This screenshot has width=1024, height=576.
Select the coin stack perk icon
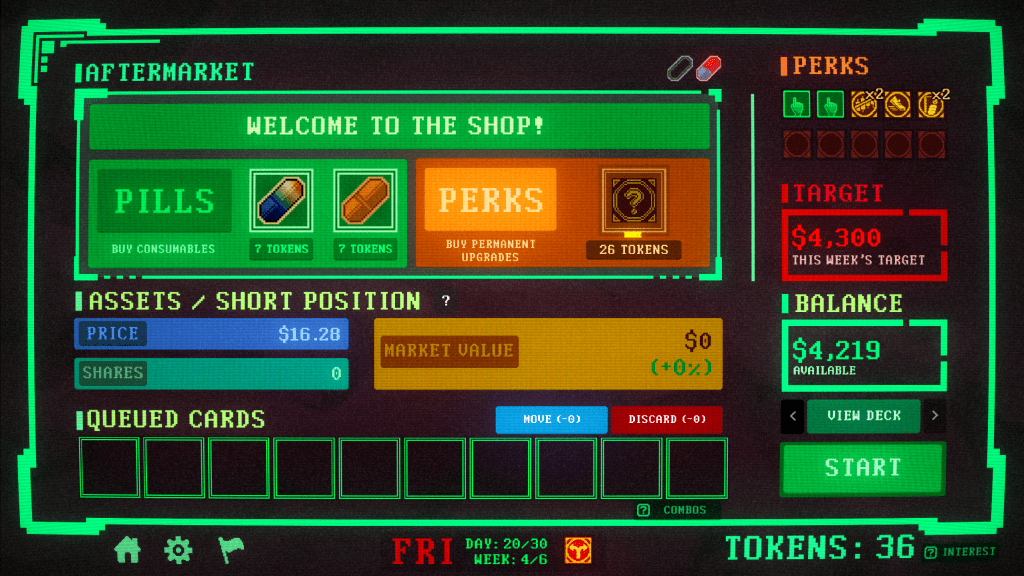pos(931,103)
